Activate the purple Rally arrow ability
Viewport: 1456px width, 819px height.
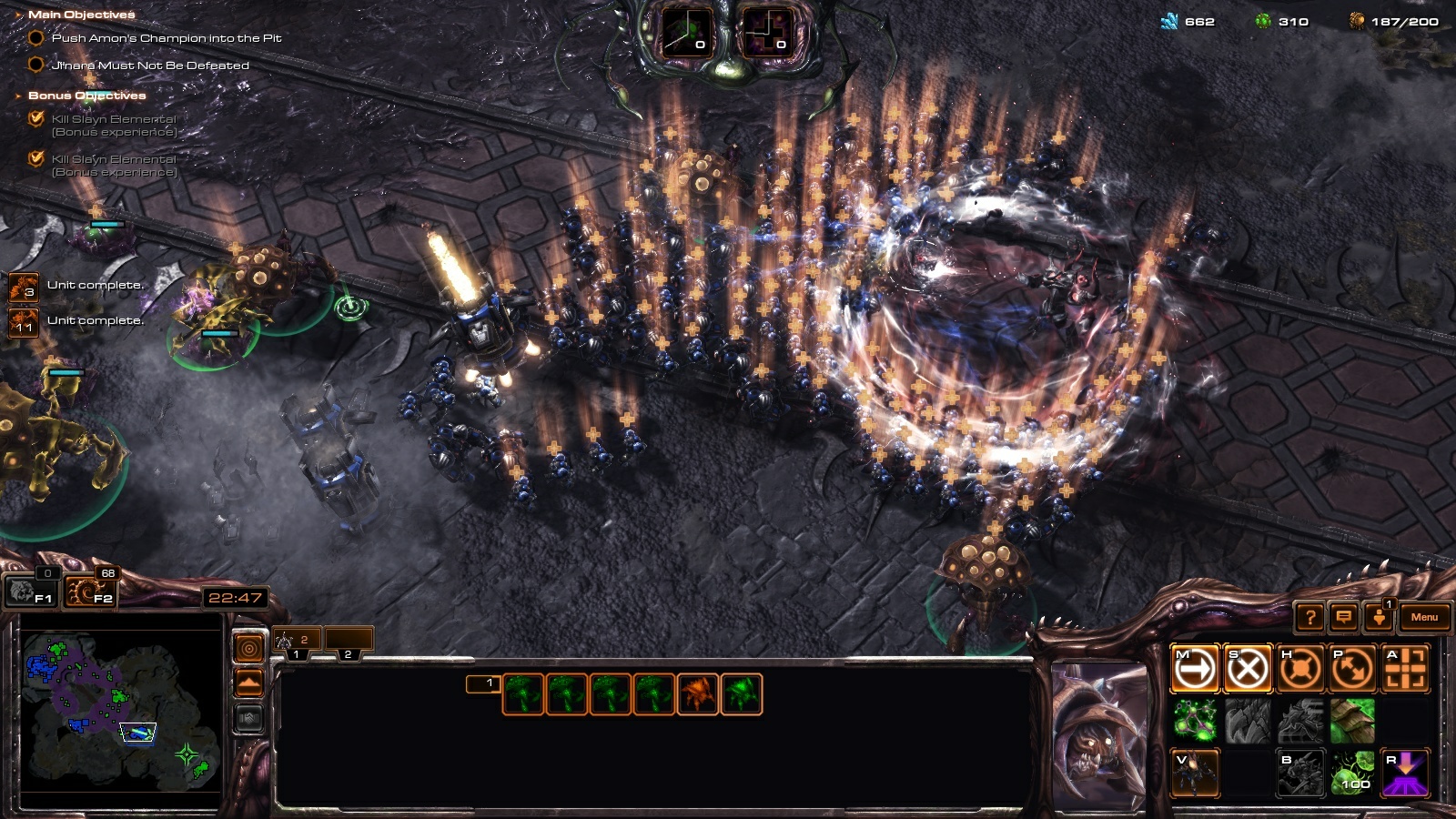point(1405,773)
